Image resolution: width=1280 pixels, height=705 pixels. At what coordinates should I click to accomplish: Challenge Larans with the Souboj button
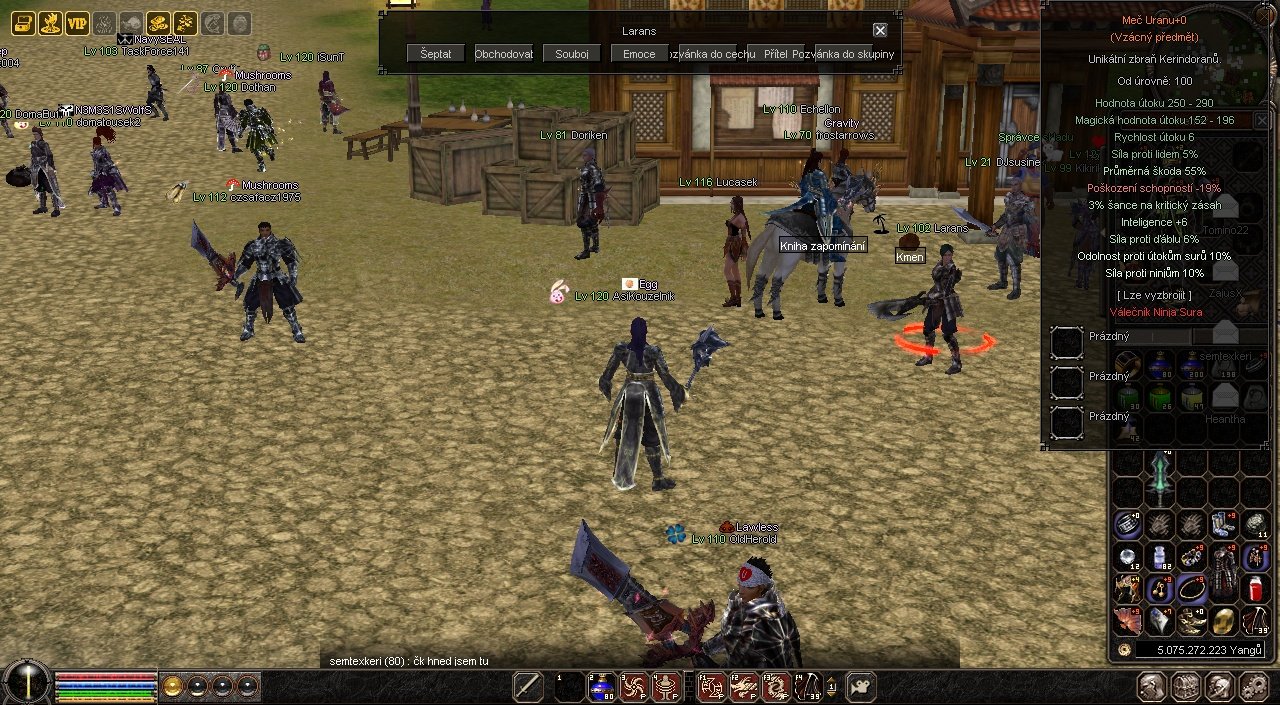(571, 54)
